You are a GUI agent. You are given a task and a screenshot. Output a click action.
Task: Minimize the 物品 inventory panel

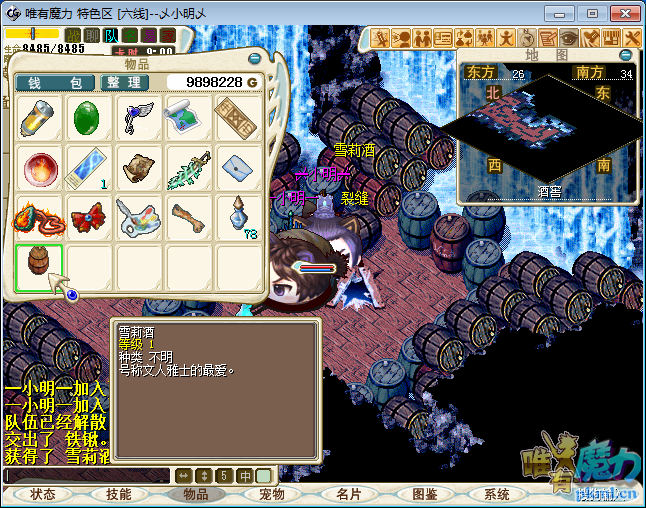pyautogui.click(x=257, y=58)
